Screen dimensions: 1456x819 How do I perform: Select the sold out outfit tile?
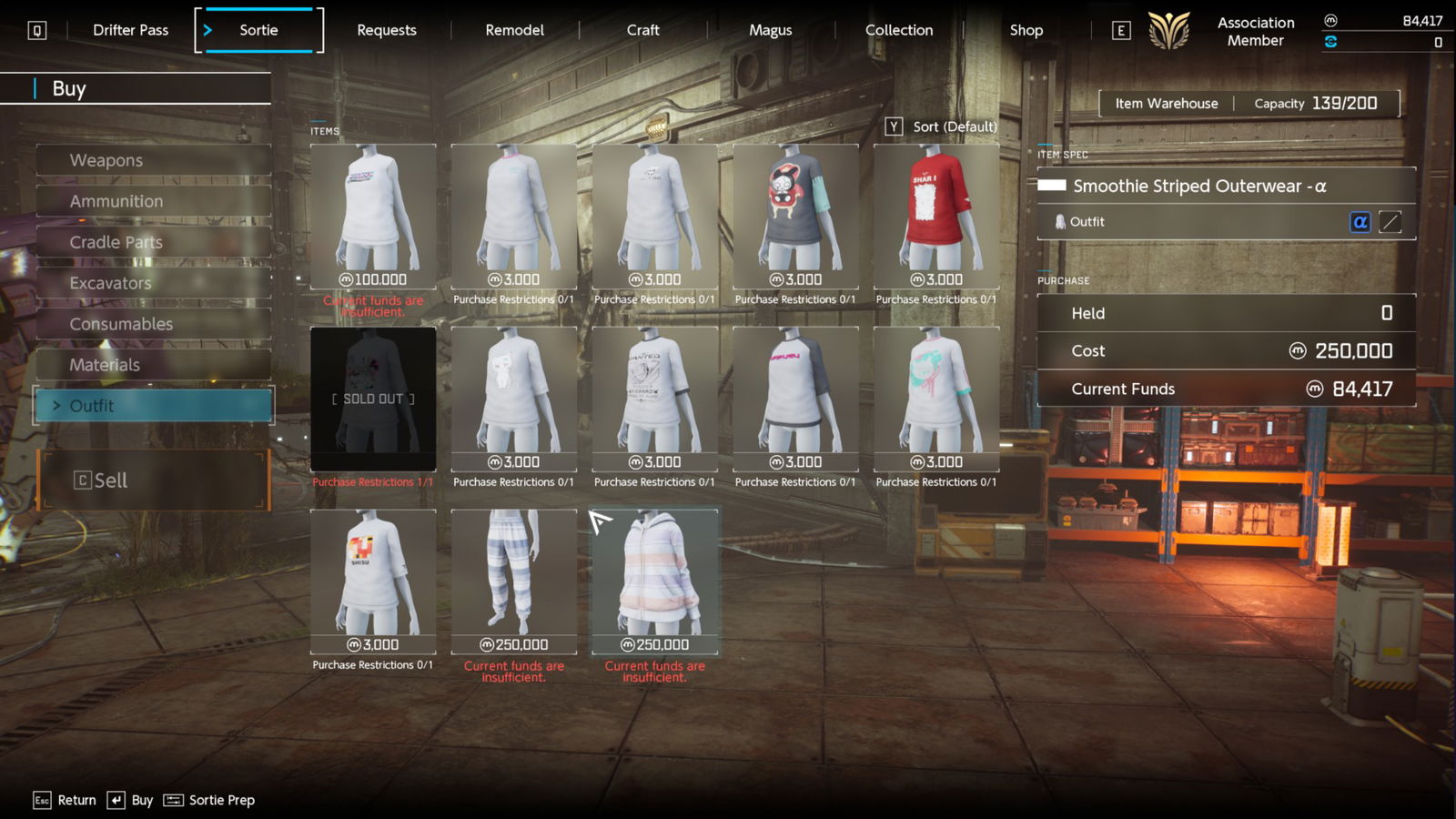pyautogui.click(x=373, y=399)
